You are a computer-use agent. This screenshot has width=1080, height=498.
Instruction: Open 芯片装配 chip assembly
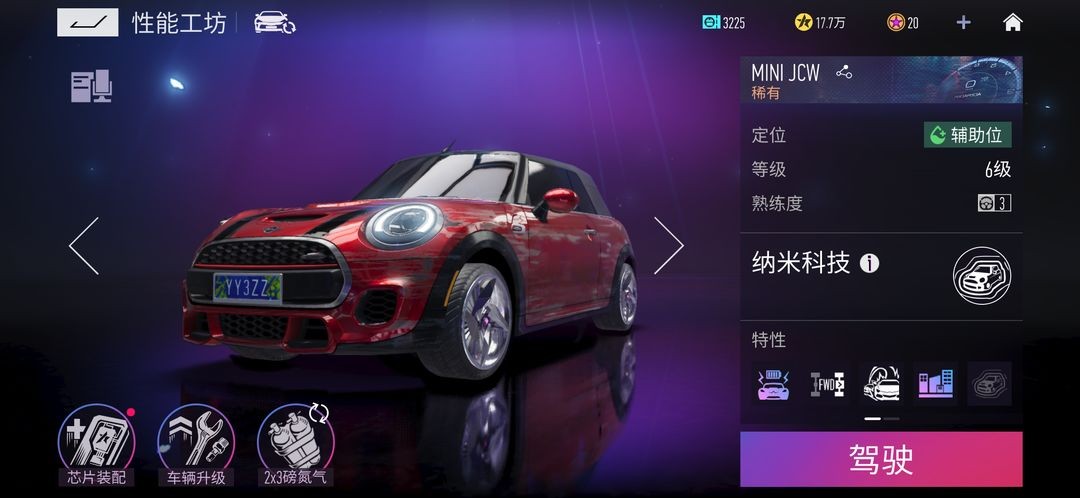pos(97,443)
